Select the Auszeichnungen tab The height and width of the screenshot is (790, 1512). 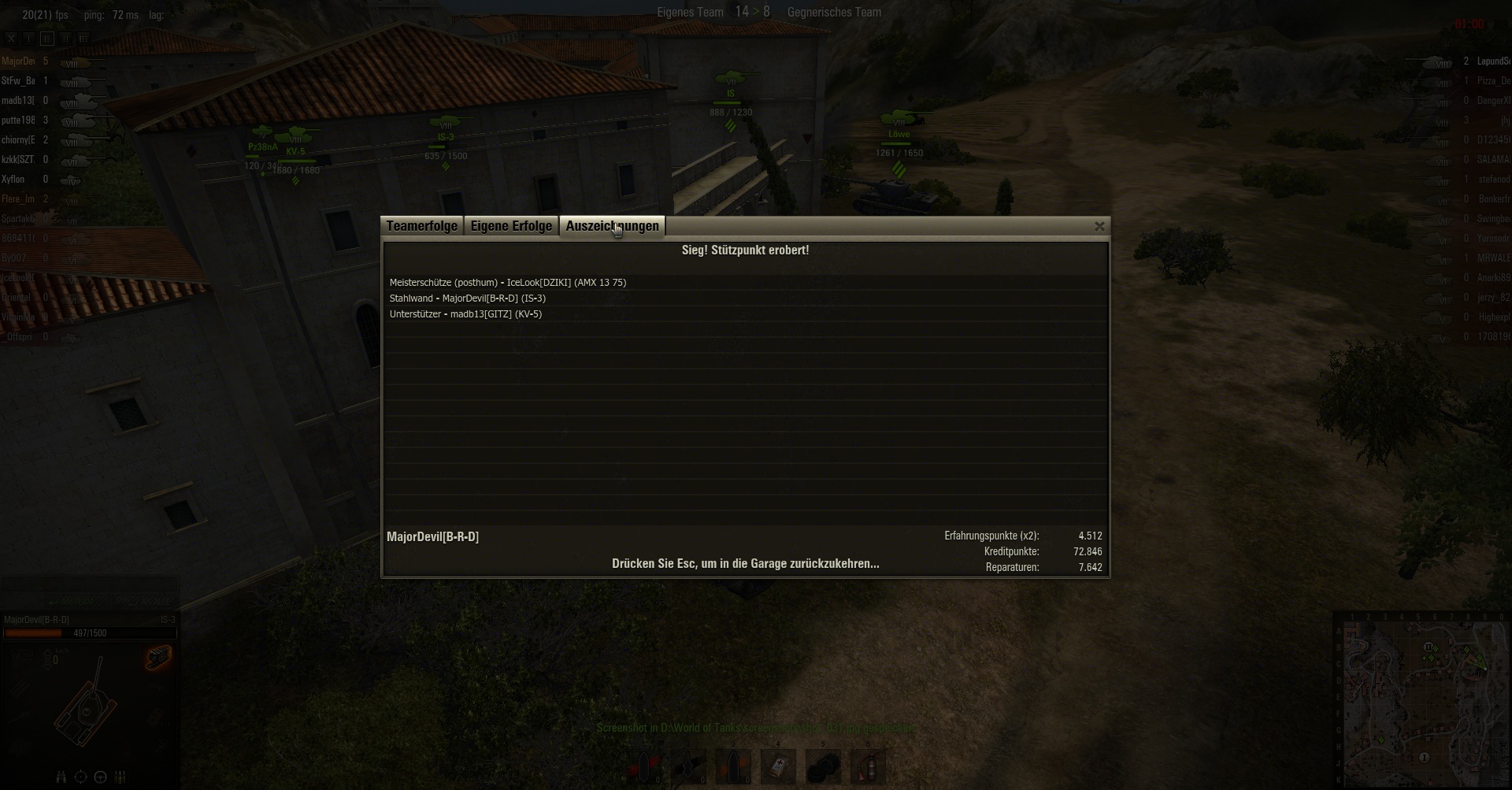point(612,227)
